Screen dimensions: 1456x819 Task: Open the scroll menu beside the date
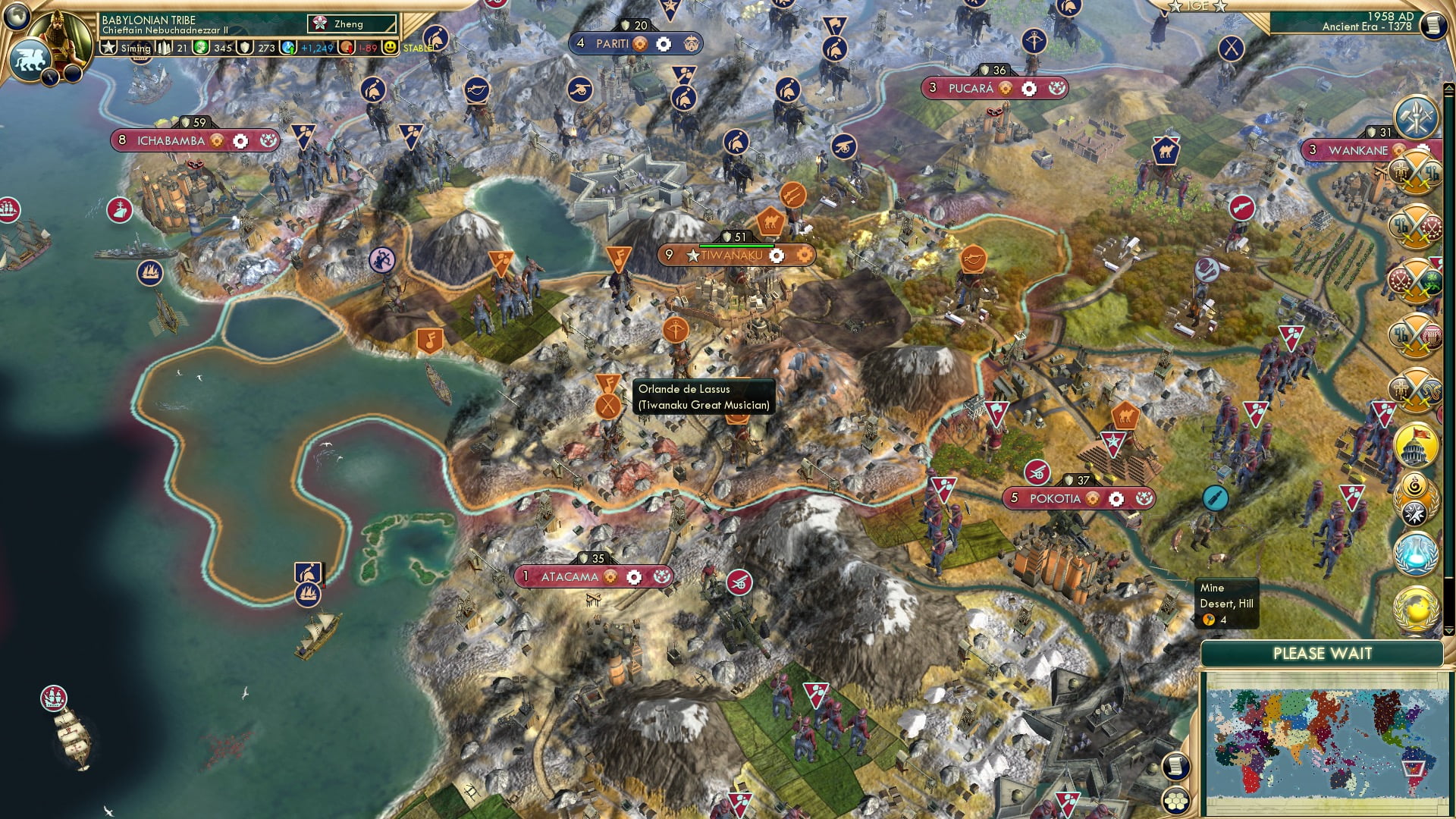(1433, 25)
